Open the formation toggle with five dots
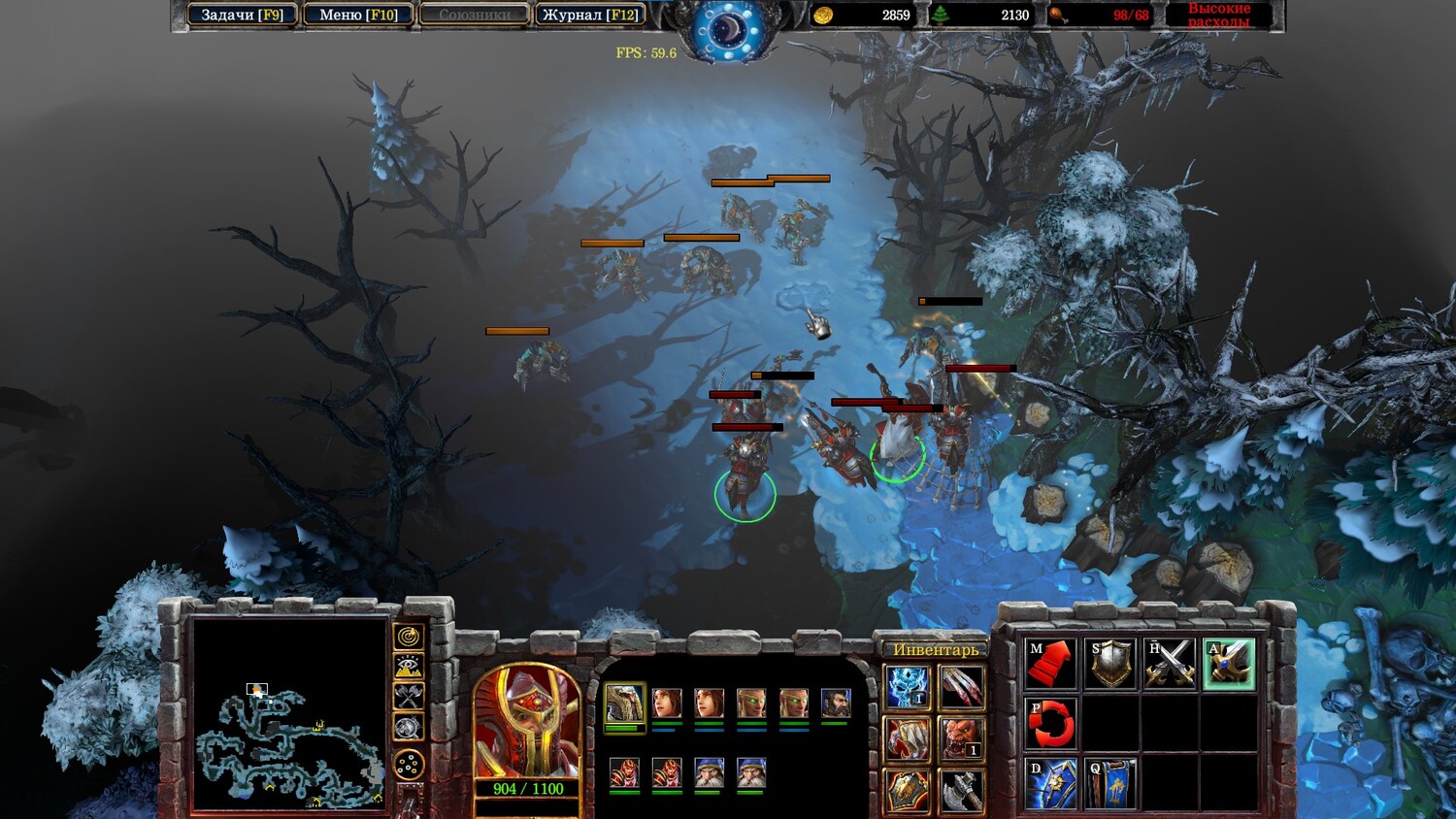Viewport: 1456px width, 819px height. (x=409, y=765)
